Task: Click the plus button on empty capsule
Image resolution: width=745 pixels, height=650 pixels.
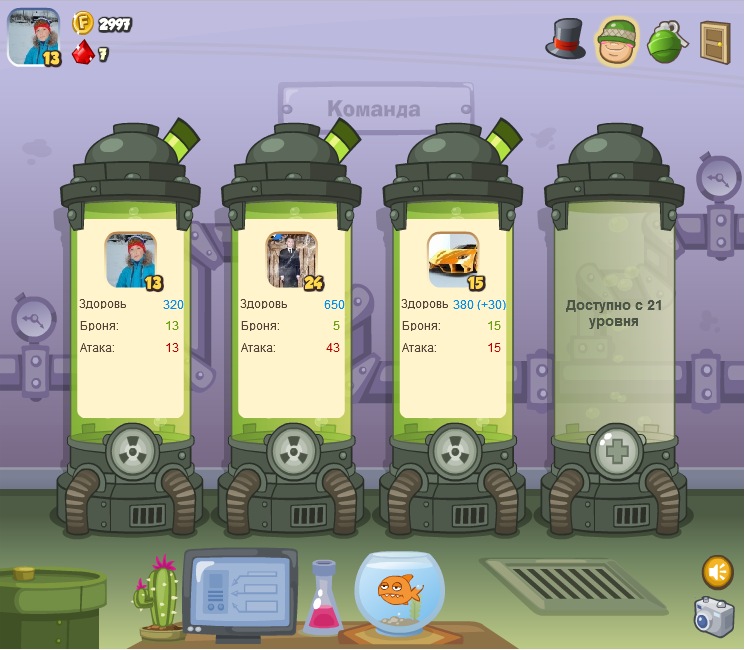Action: pyautogui.click(x=614, y=452)
